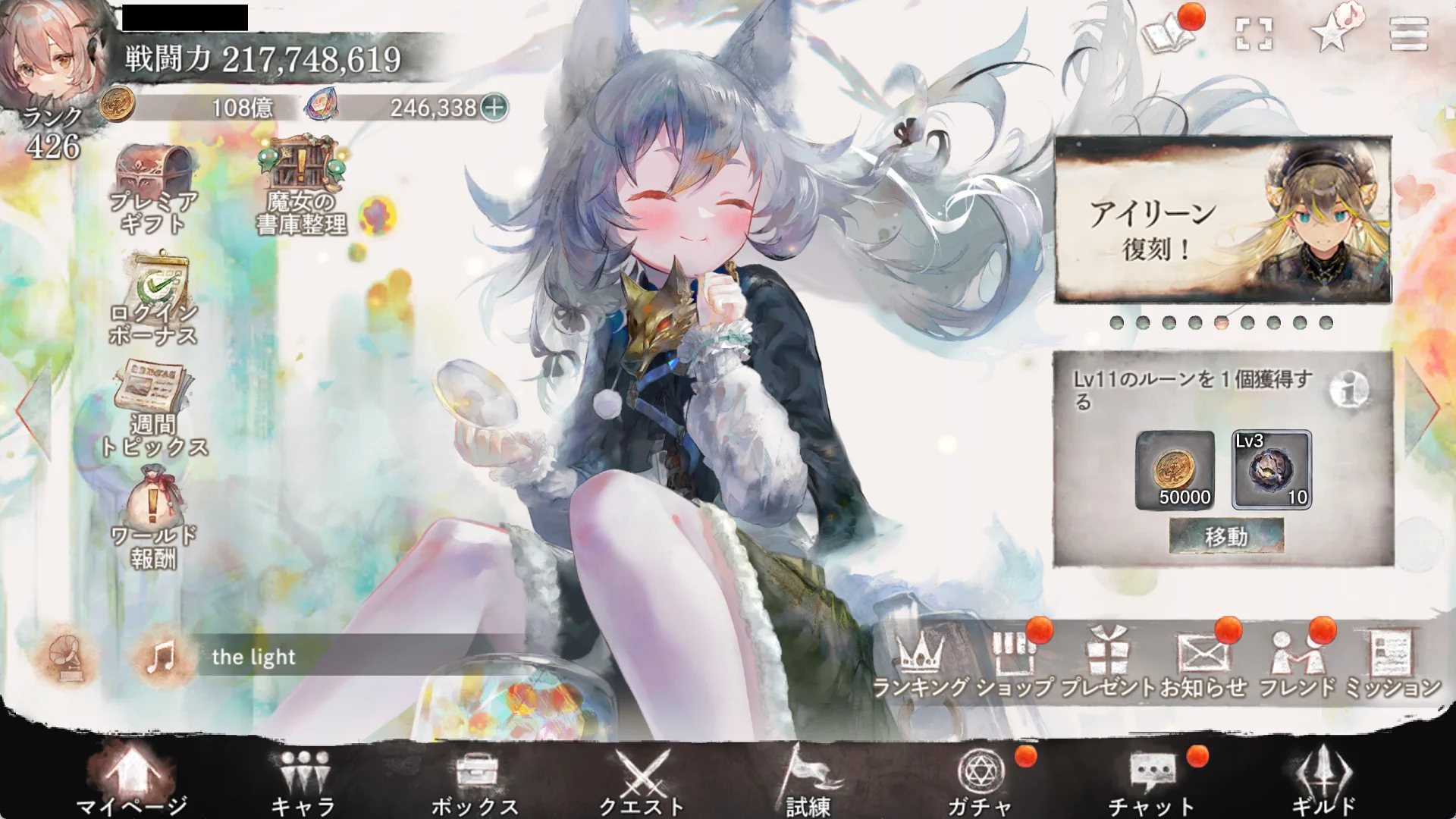
Task: Open the ランキング ranking menu
Action: coord(921,664)
